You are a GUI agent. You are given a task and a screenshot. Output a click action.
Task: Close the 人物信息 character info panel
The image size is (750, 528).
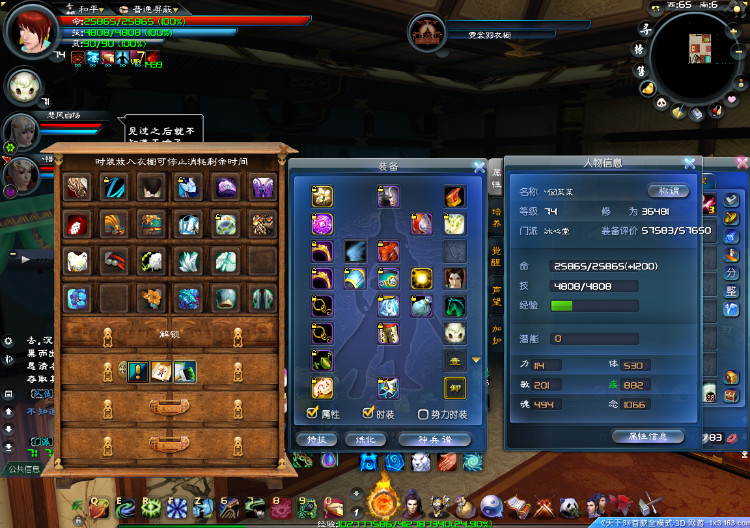coord(689,163)
